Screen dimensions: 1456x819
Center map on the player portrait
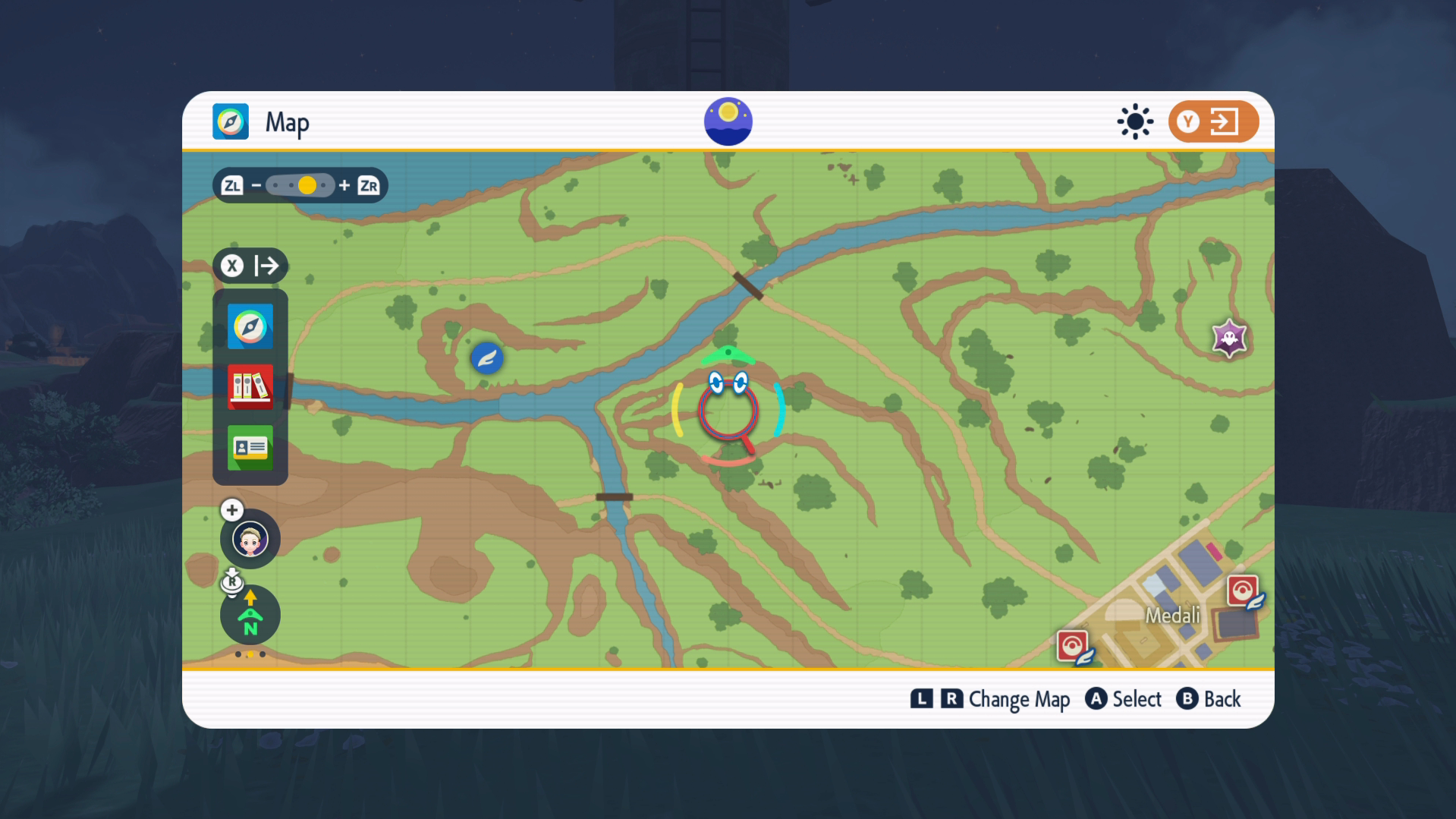[x=250, y=540]
